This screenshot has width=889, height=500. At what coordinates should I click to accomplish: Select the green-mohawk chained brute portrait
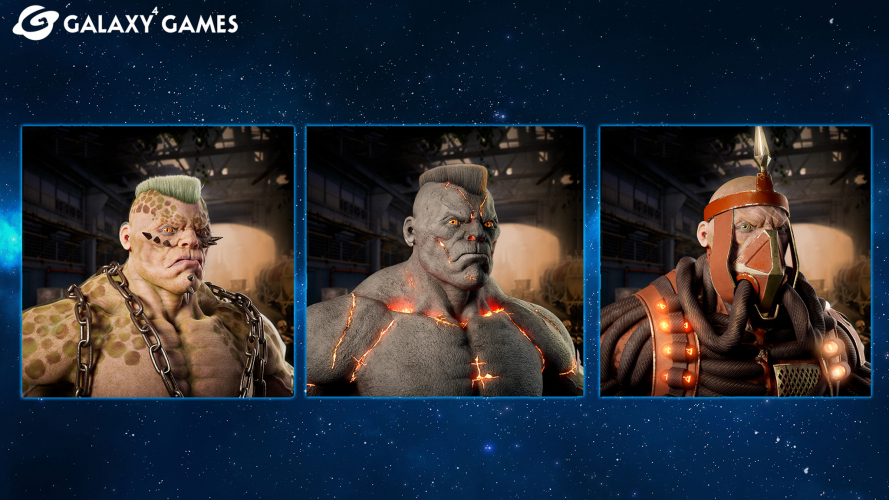(x=158, y=261)
